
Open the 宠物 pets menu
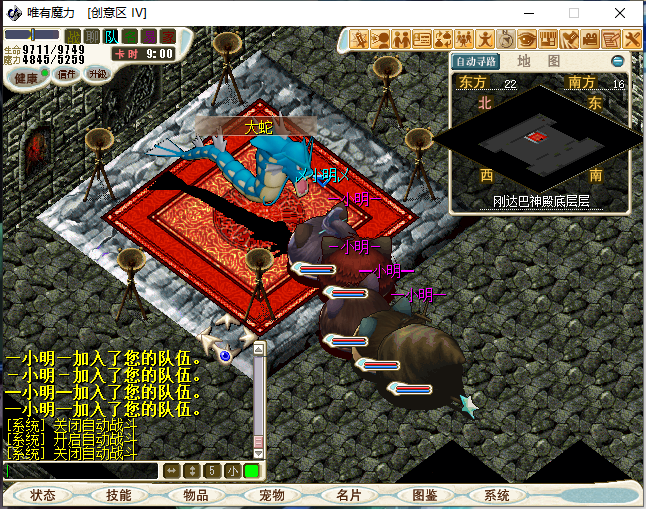(271, 495)
